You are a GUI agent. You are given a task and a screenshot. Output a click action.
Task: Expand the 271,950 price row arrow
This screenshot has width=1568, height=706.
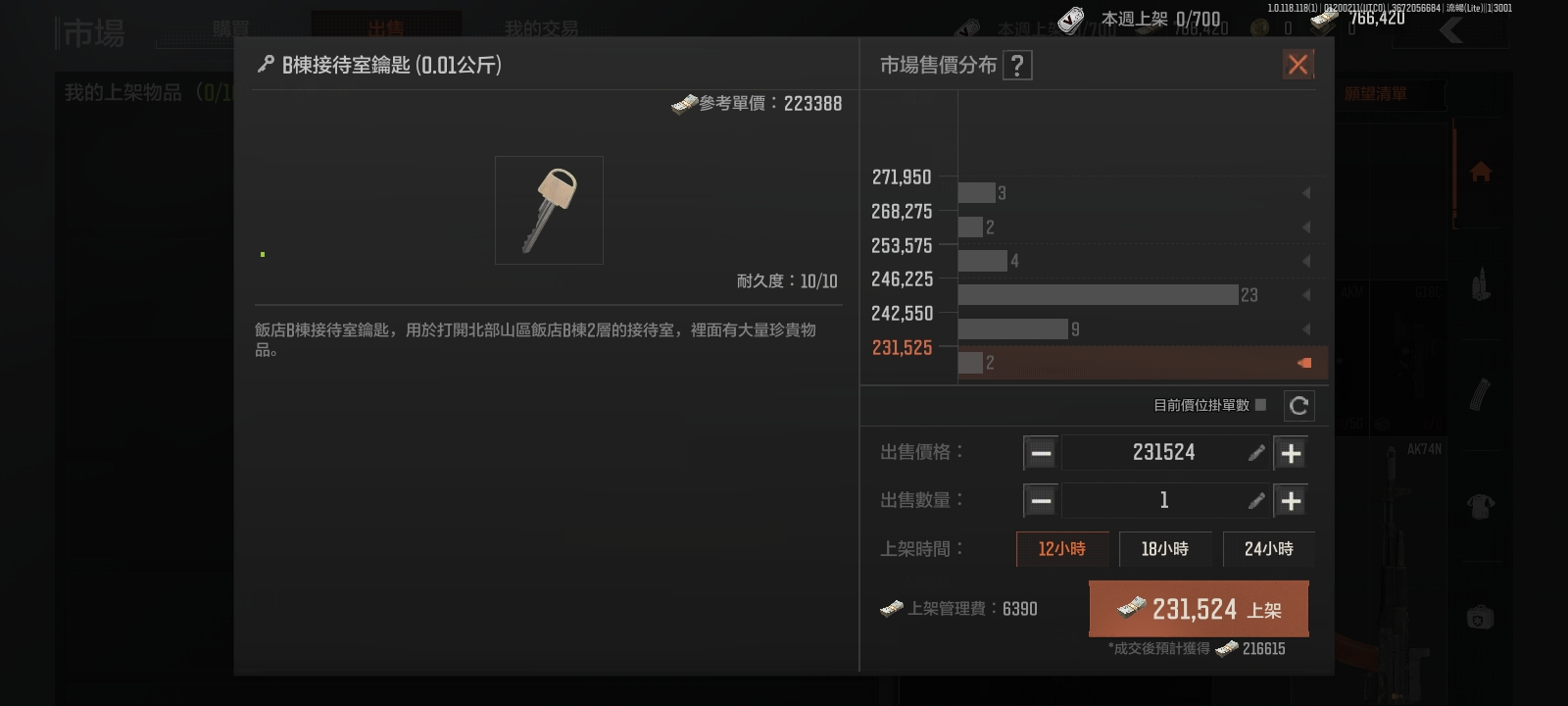(x=1308, y=192)
